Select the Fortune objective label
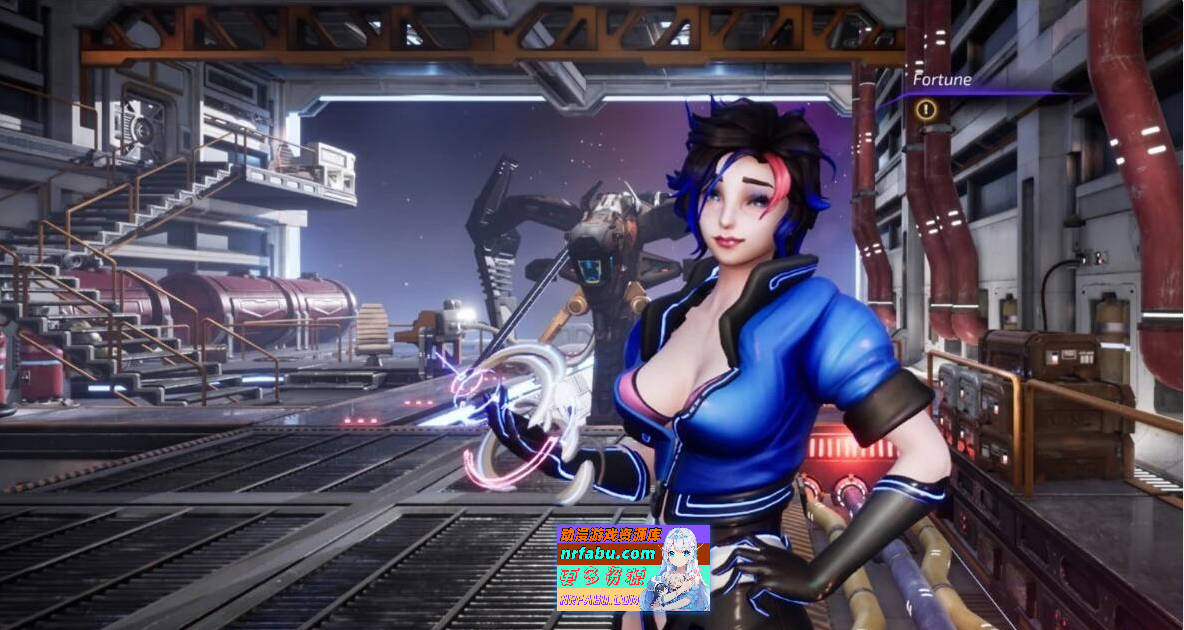This screenshot has width=1184, height=630. 941,80
